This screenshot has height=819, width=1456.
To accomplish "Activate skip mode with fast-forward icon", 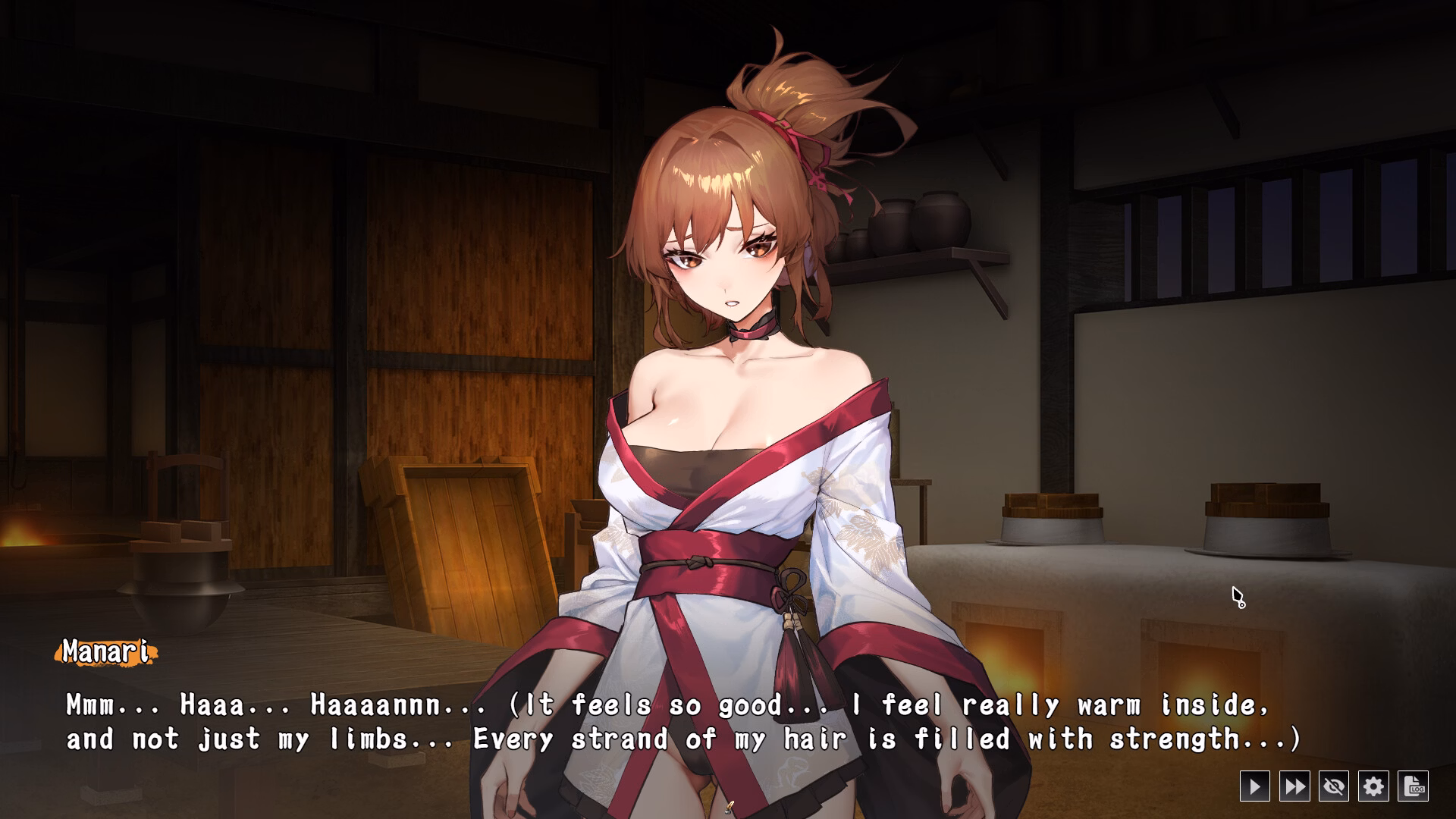I will click(1296, 787).
